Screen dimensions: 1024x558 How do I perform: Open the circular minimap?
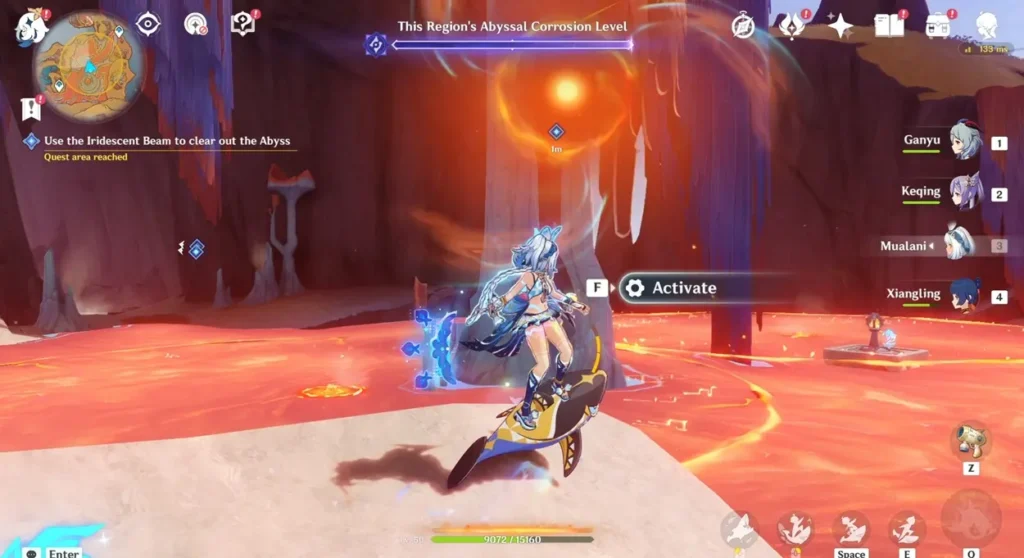[88, 67]
